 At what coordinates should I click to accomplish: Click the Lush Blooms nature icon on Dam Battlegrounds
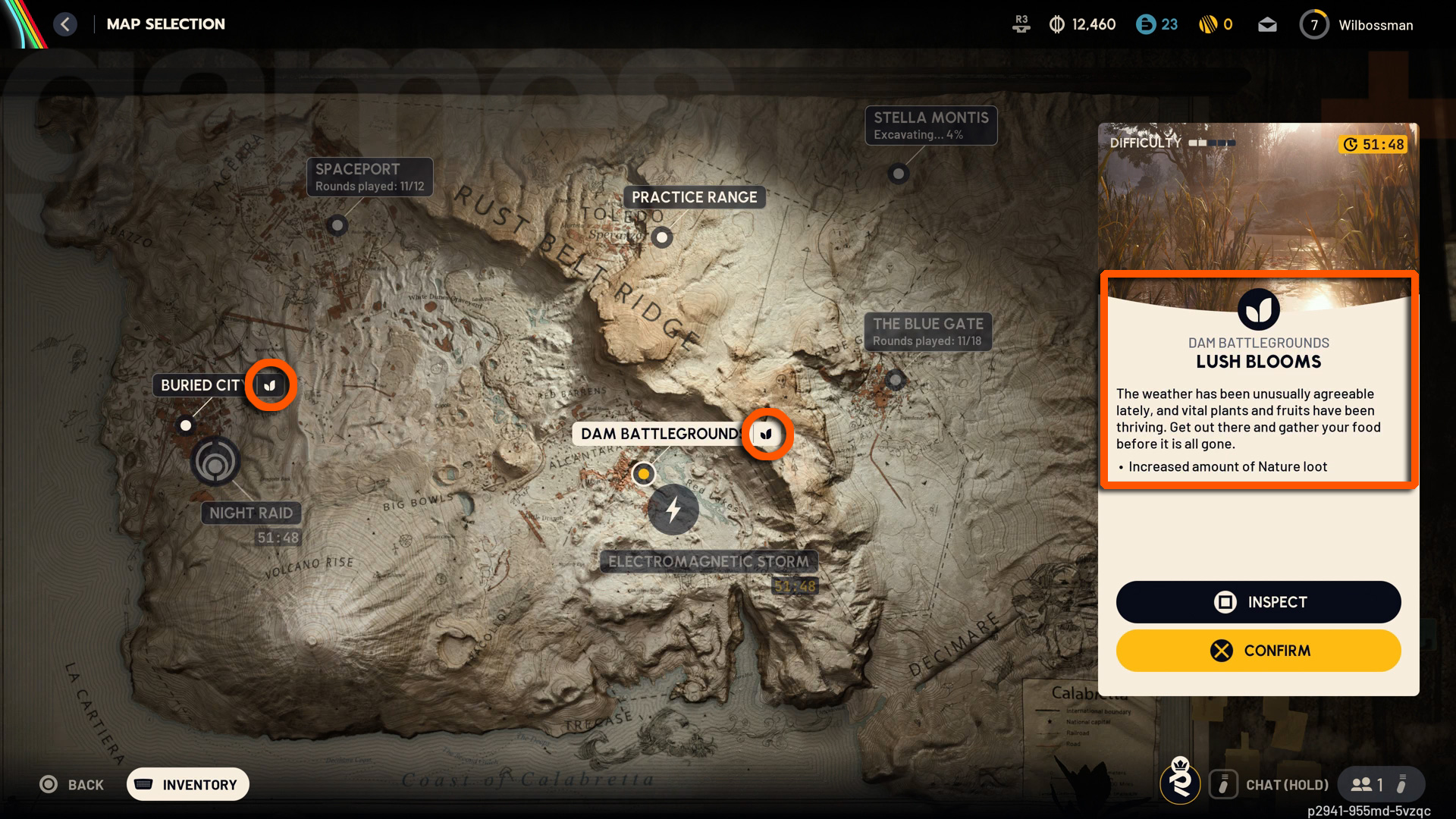click(767, 434)
